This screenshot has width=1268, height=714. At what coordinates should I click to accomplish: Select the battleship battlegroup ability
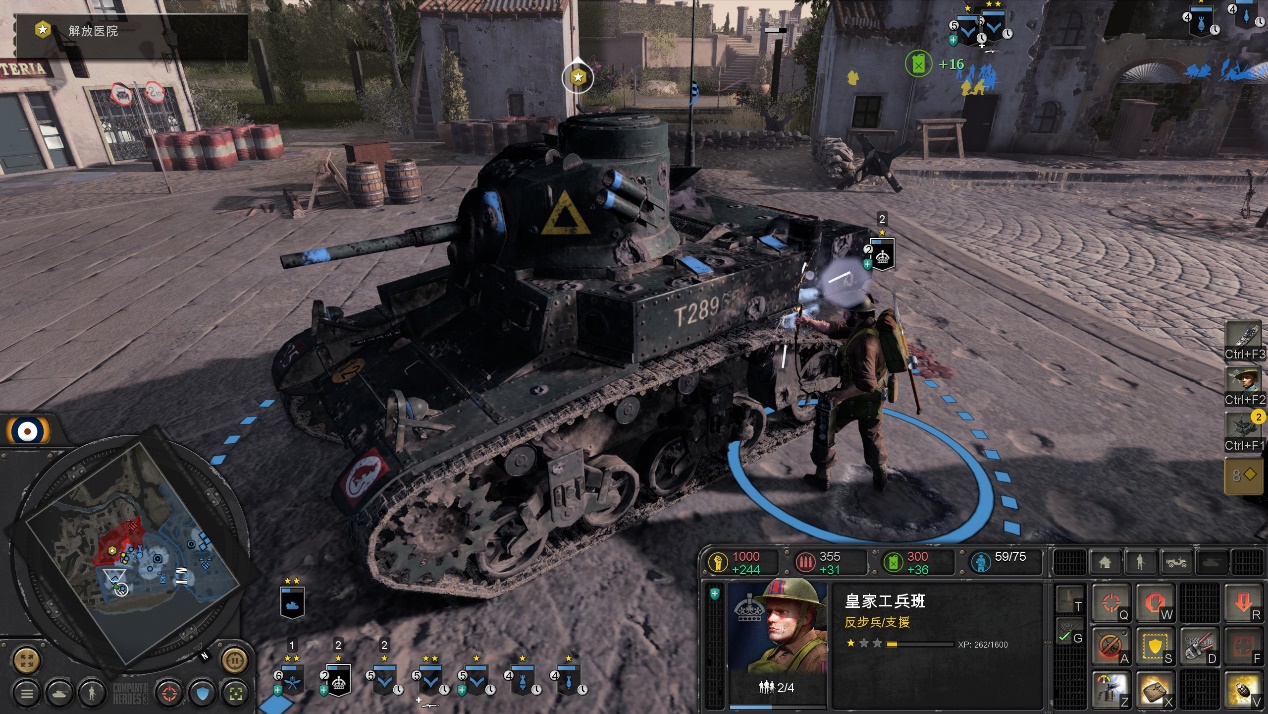tap(1245, 335)
